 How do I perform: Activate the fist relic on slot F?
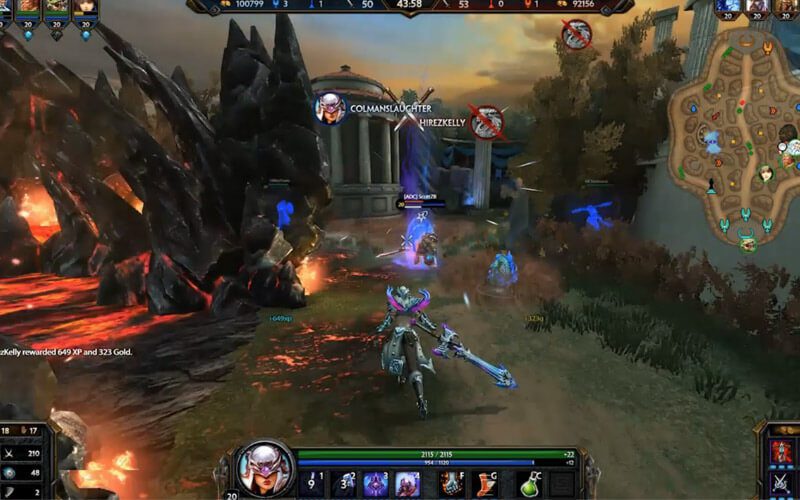pyautogui.click(x=453, y=484)
